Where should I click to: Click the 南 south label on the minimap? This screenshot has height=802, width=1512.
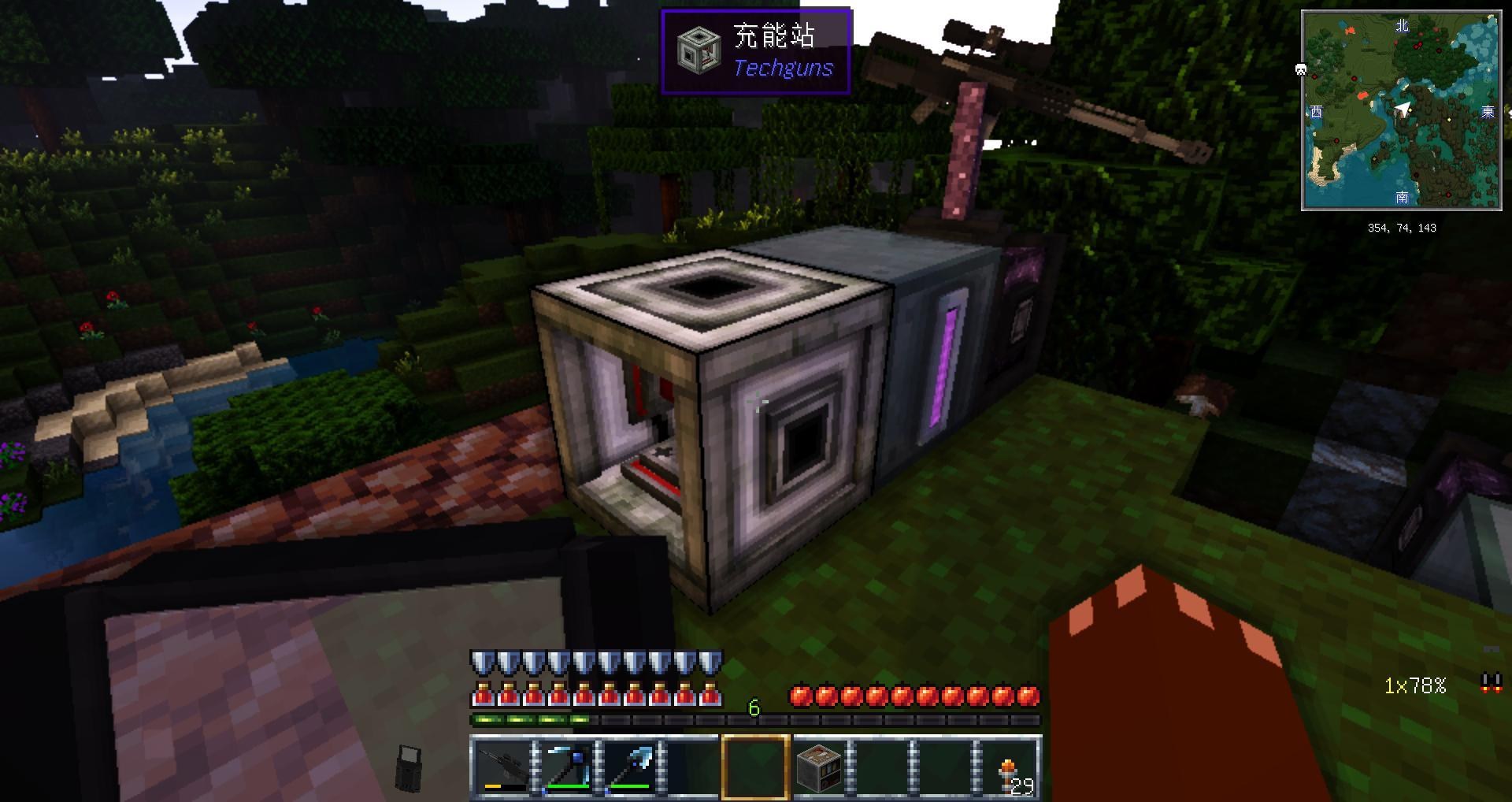coord(1403,198)
